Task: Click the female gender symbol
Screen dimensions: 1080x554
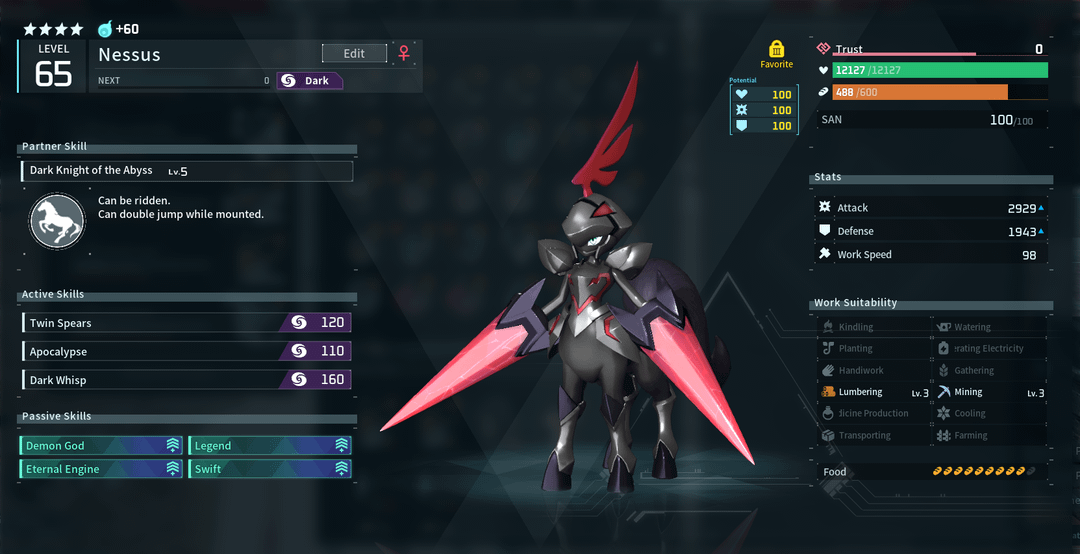Action: click(404, 53)
